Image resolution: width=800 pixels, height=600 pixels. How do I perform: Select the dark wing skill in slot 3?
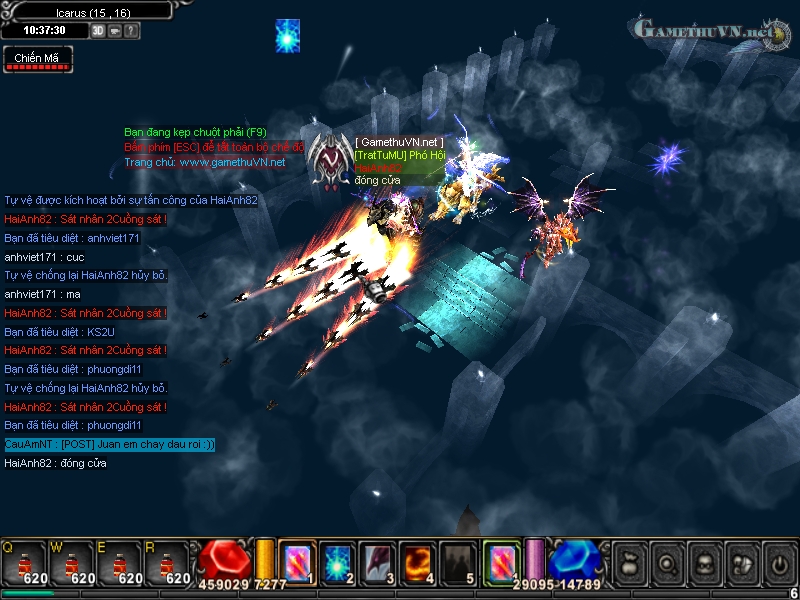[x=378, y=562]
